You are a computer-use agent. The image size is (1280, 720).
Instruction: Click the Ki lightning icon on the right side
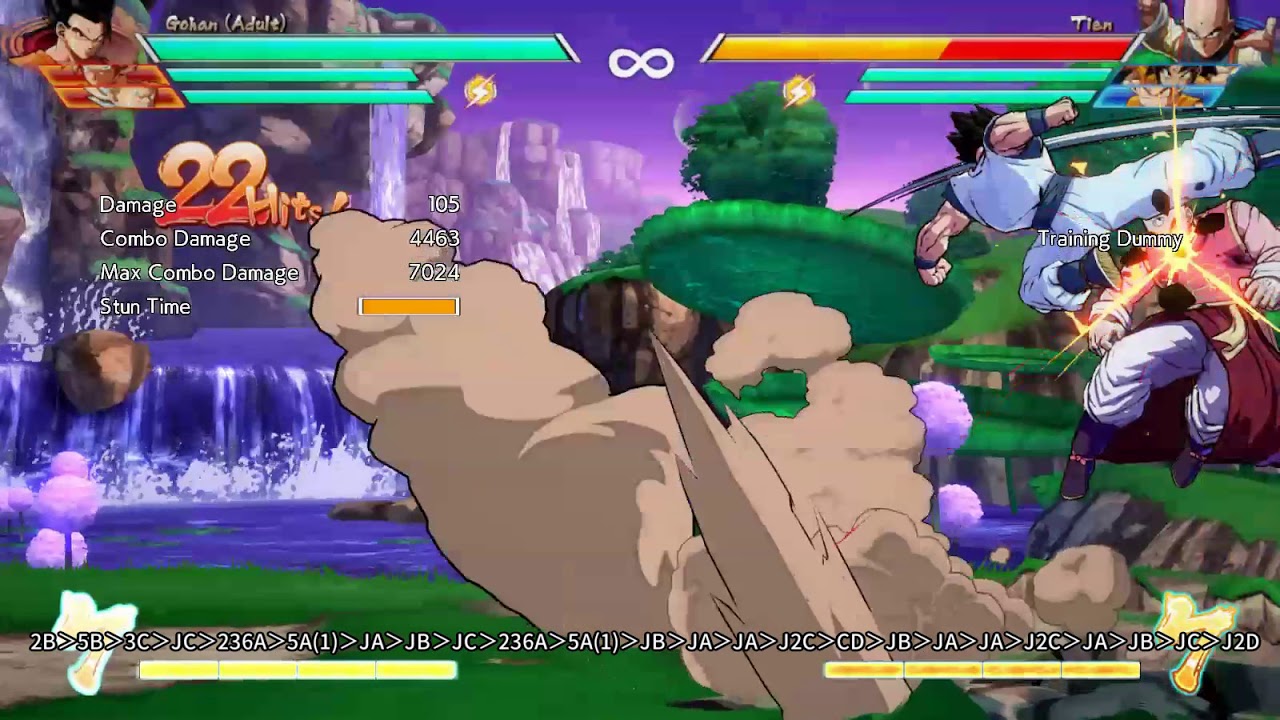coord(800,90)
